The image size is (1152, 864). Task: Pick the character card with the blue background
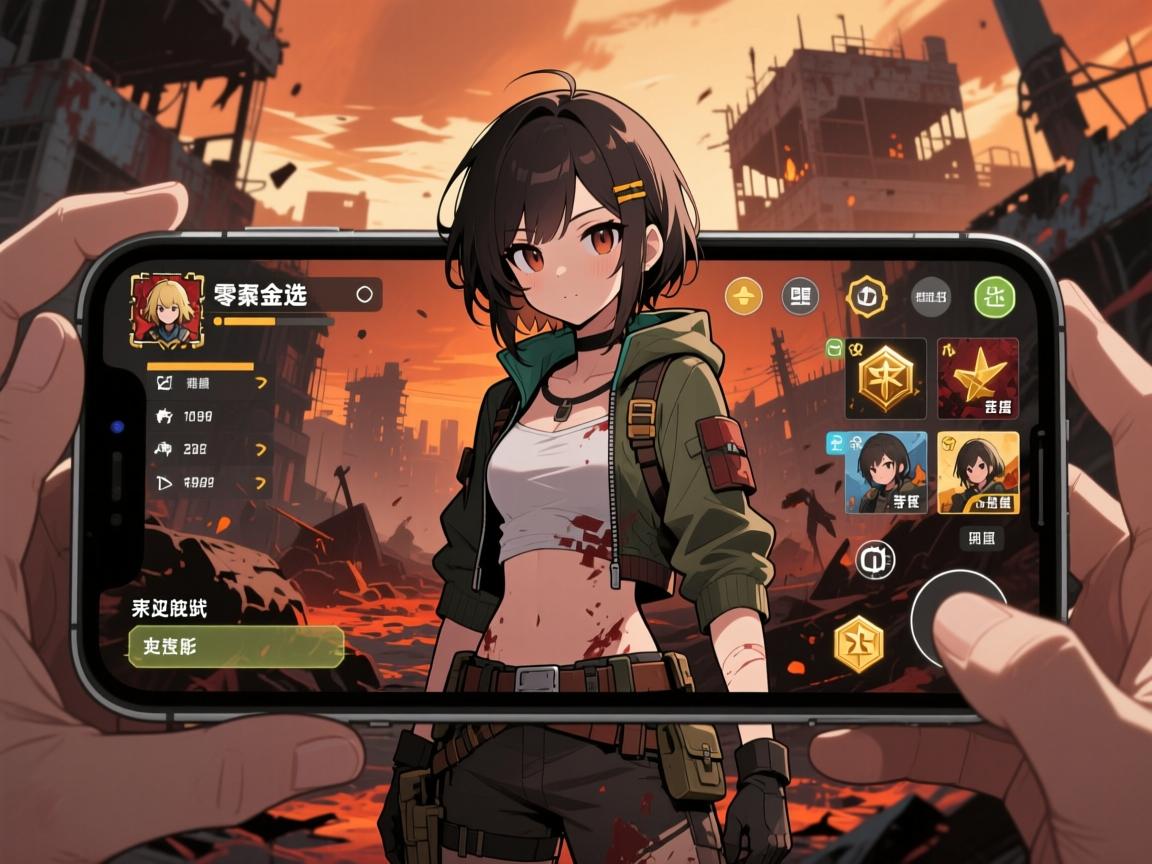pos(886,472)
